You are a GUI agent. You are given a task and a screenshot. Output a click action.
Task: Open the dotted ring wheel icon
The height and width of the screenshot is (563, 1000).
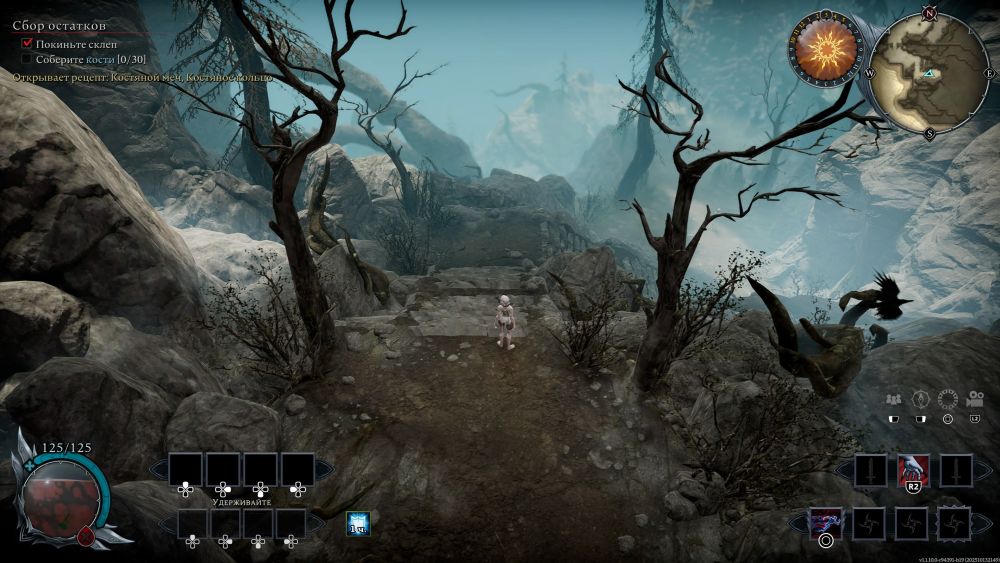click(947, 399)
